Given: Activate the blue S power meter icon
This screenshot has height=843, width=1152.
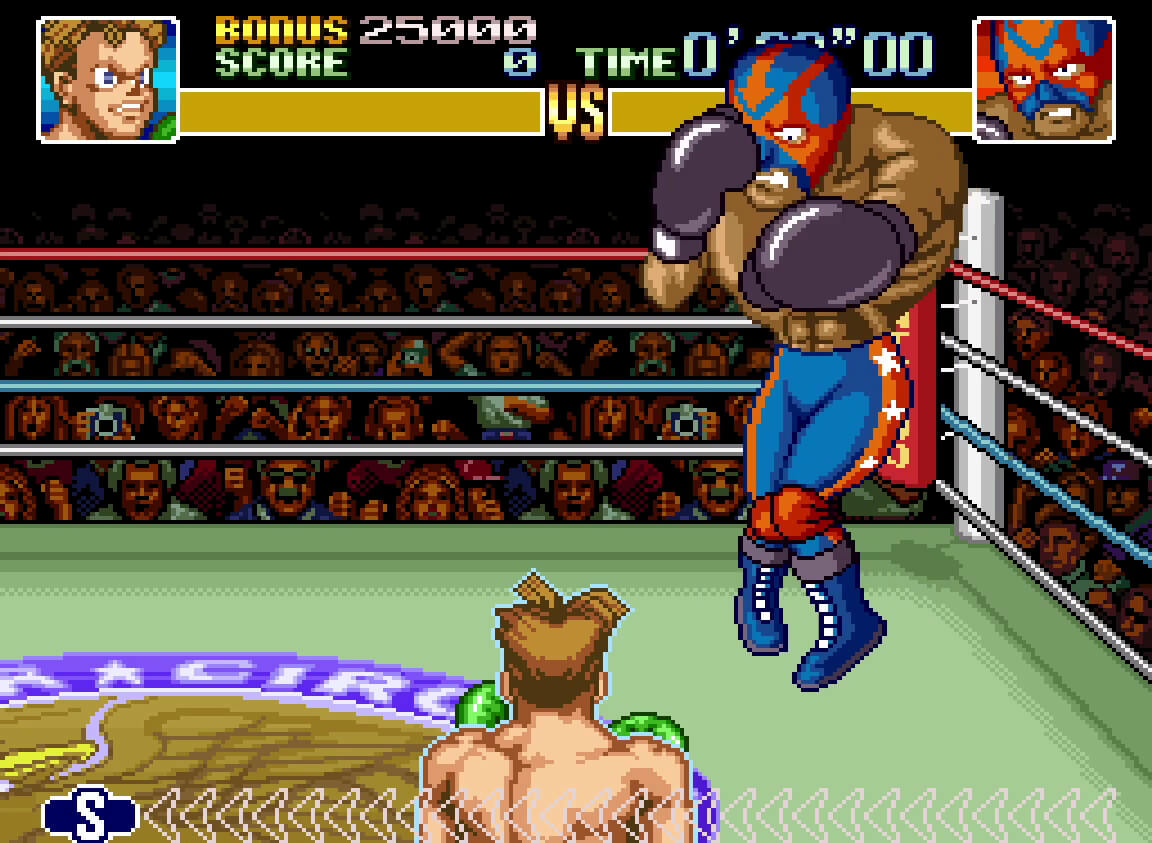Looking at the screenshot, I should tap(89, 813).
